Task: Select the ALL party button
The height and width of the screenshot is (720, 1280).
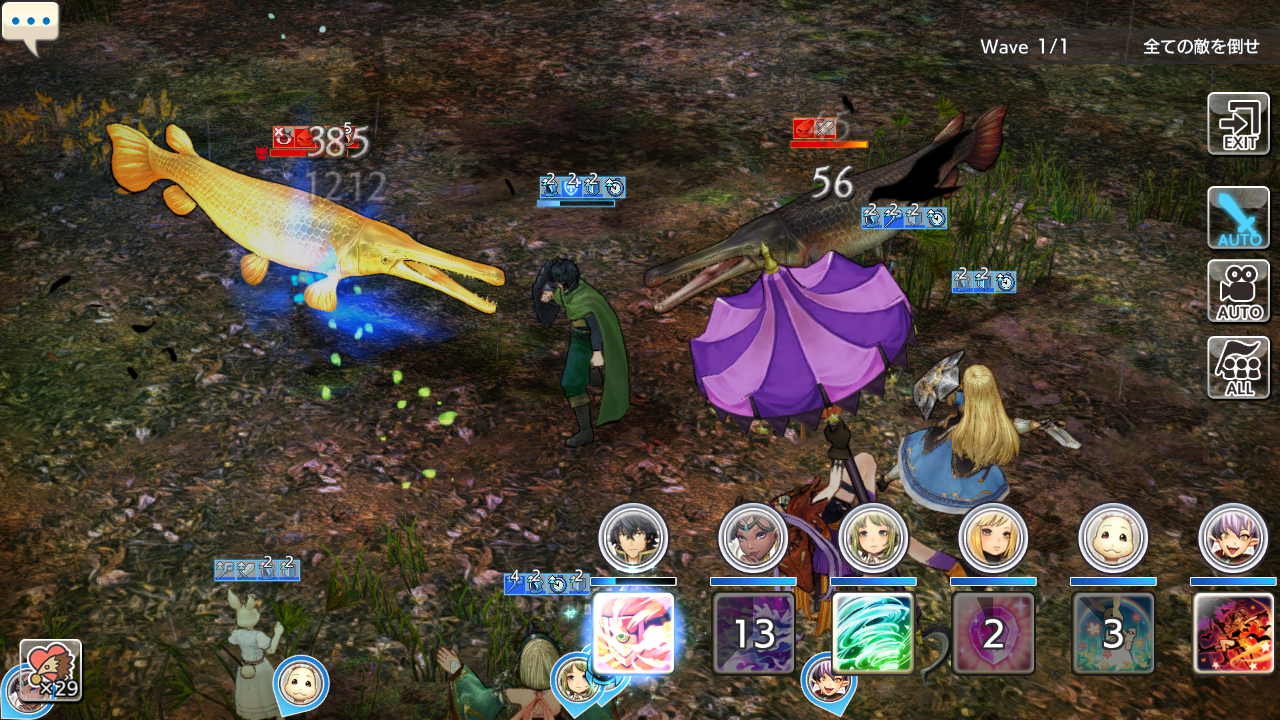Action: point(1238,367)
